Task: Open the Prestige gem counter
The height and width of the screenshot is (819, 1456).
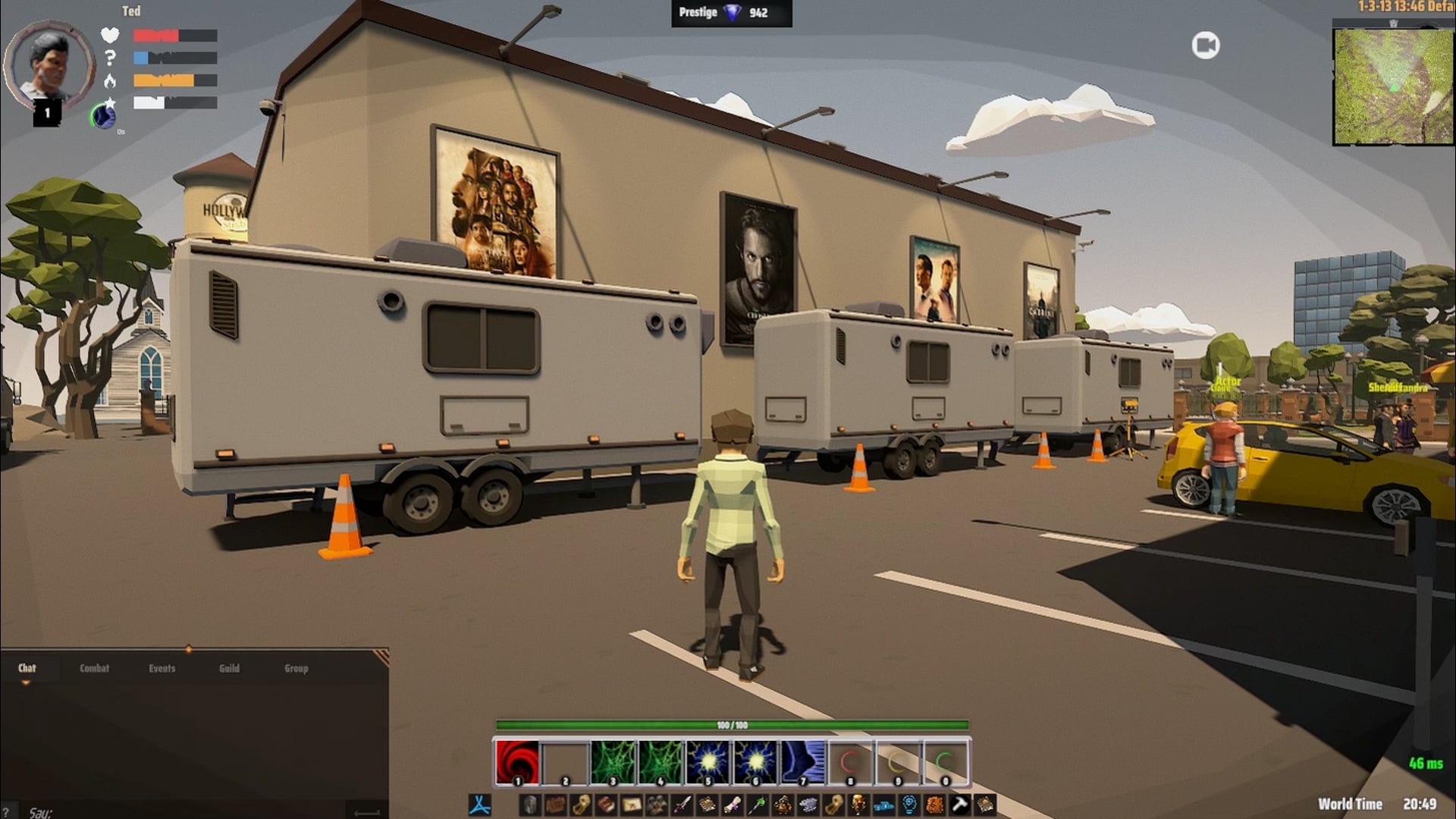Action: click(731, 13)
